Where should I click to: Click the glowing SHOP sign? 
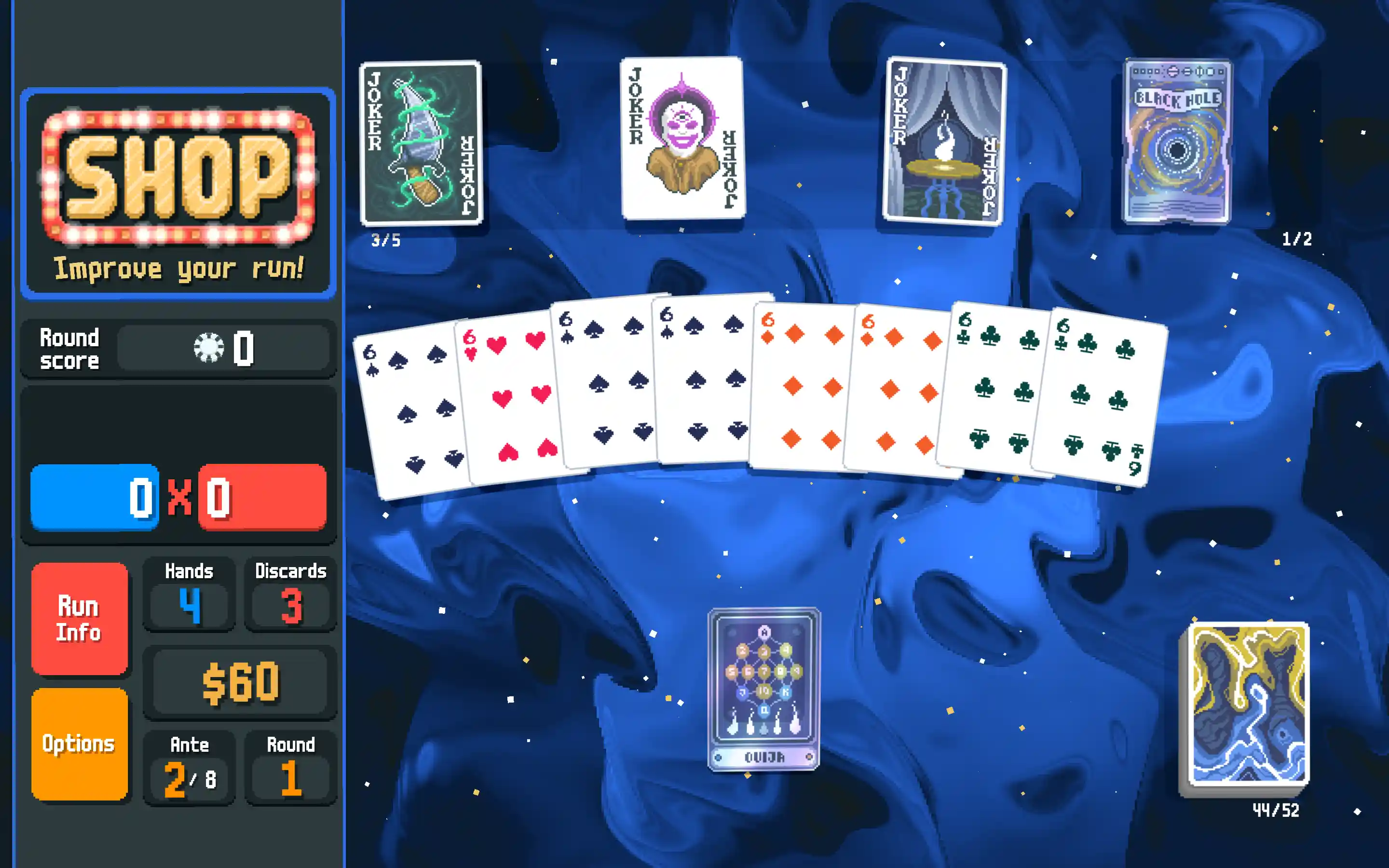point(178,190)
